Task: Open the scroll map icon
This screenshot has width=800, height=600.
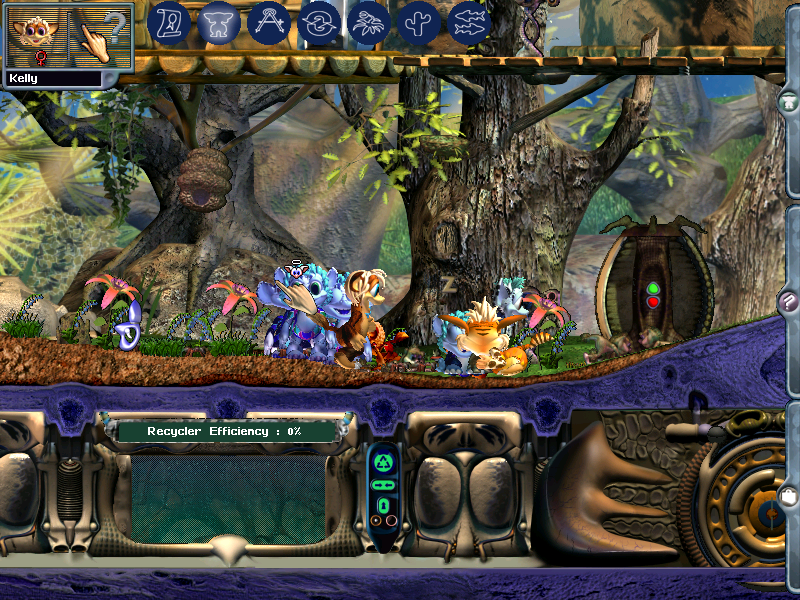Action: click(x=169, y=23)
